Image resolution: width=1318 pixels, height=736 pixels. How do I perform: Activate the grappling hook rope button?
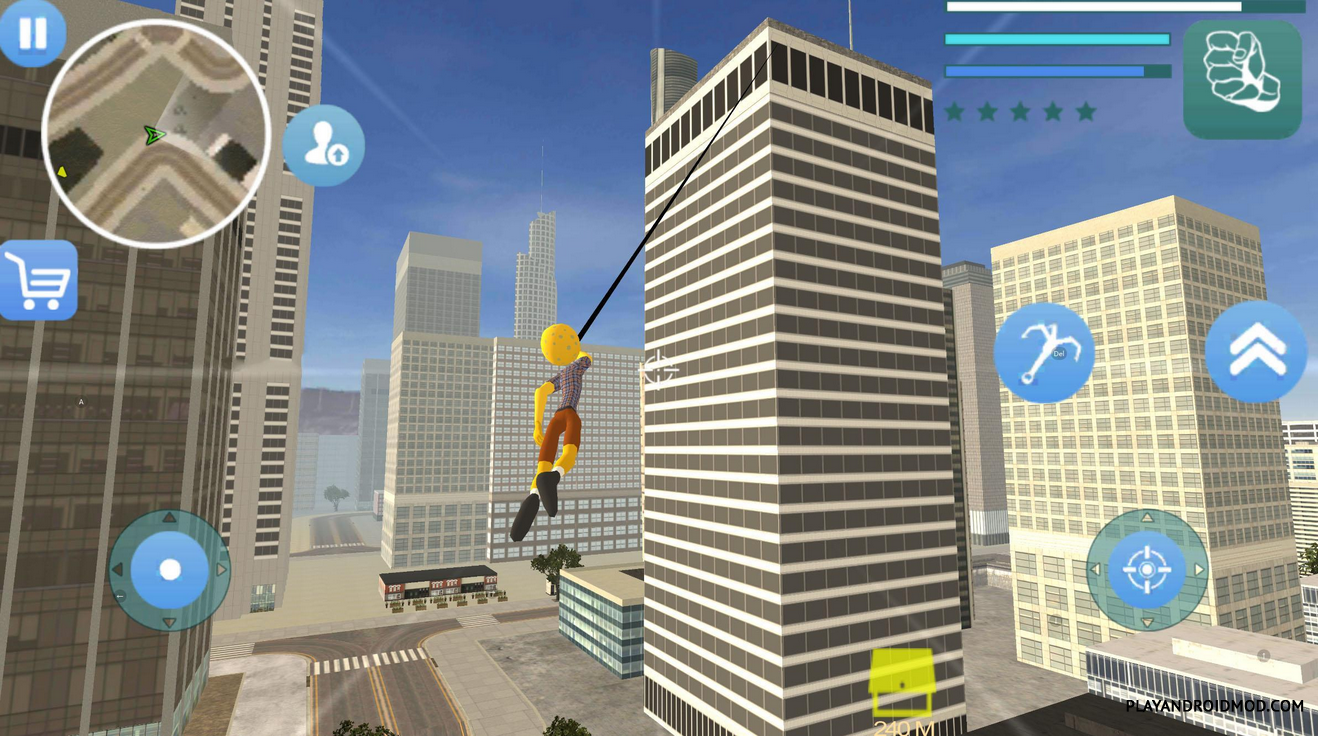point(1043,353)
